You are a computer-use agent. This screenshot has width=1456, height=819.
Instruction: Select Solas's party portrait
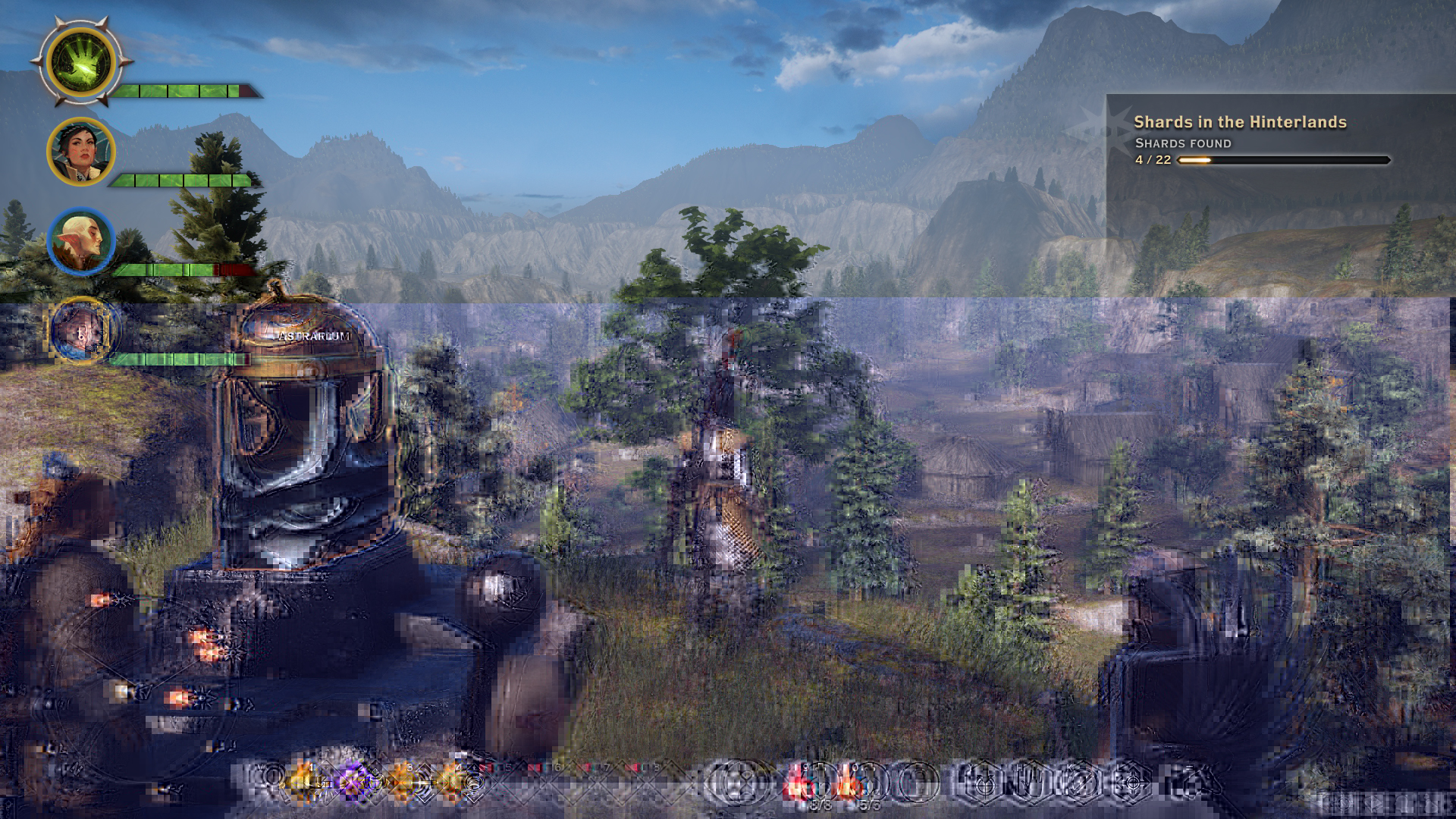pyautogui.click(x=81, y=241)
